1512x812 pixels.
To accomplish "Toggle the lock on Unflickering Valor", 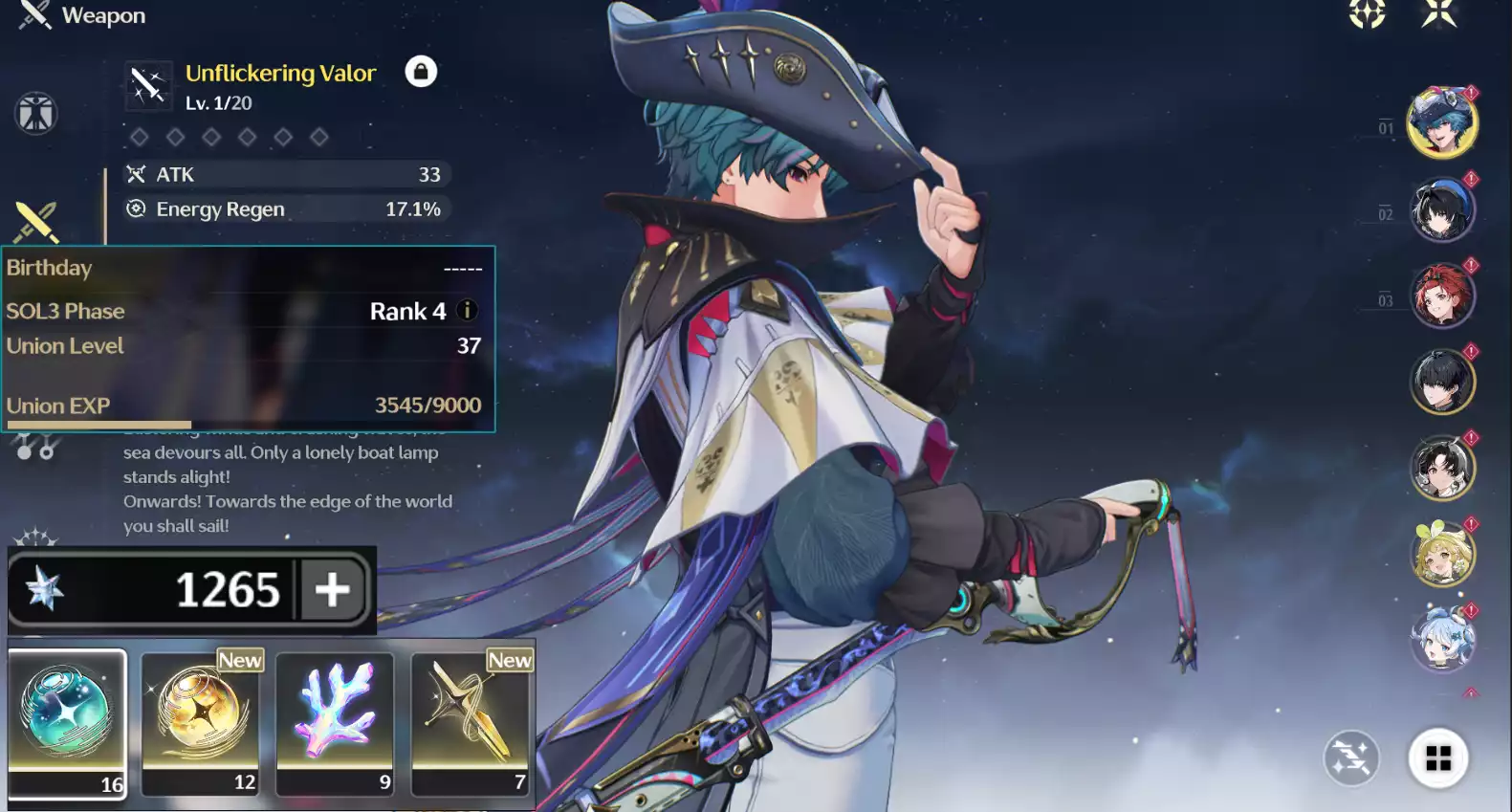I will (x=421, y=72).
